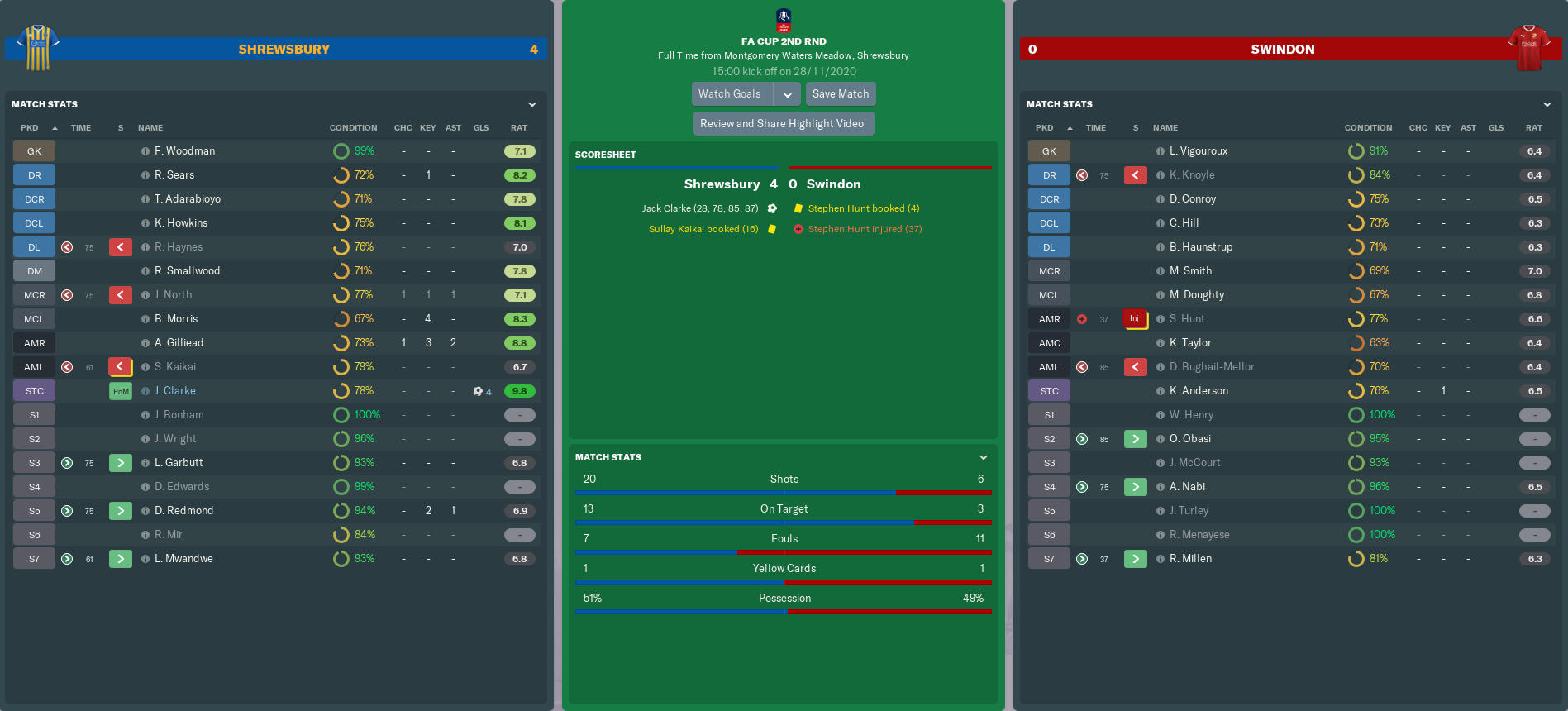Open K. Anderson's profile

point(1199,391)
